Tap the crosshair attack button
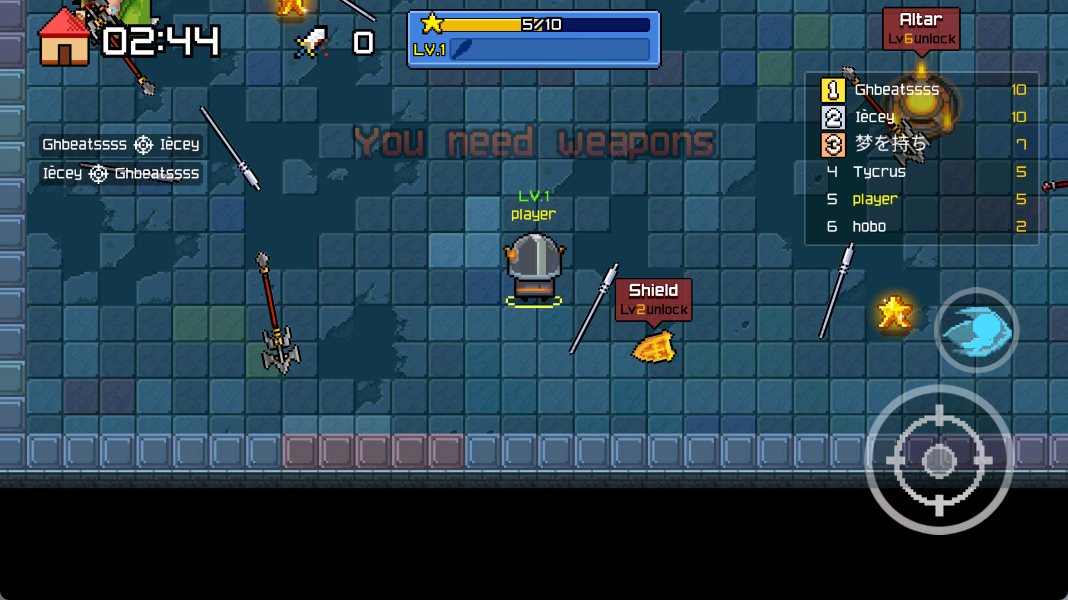 pyautogui.click(x=938, y=459)
